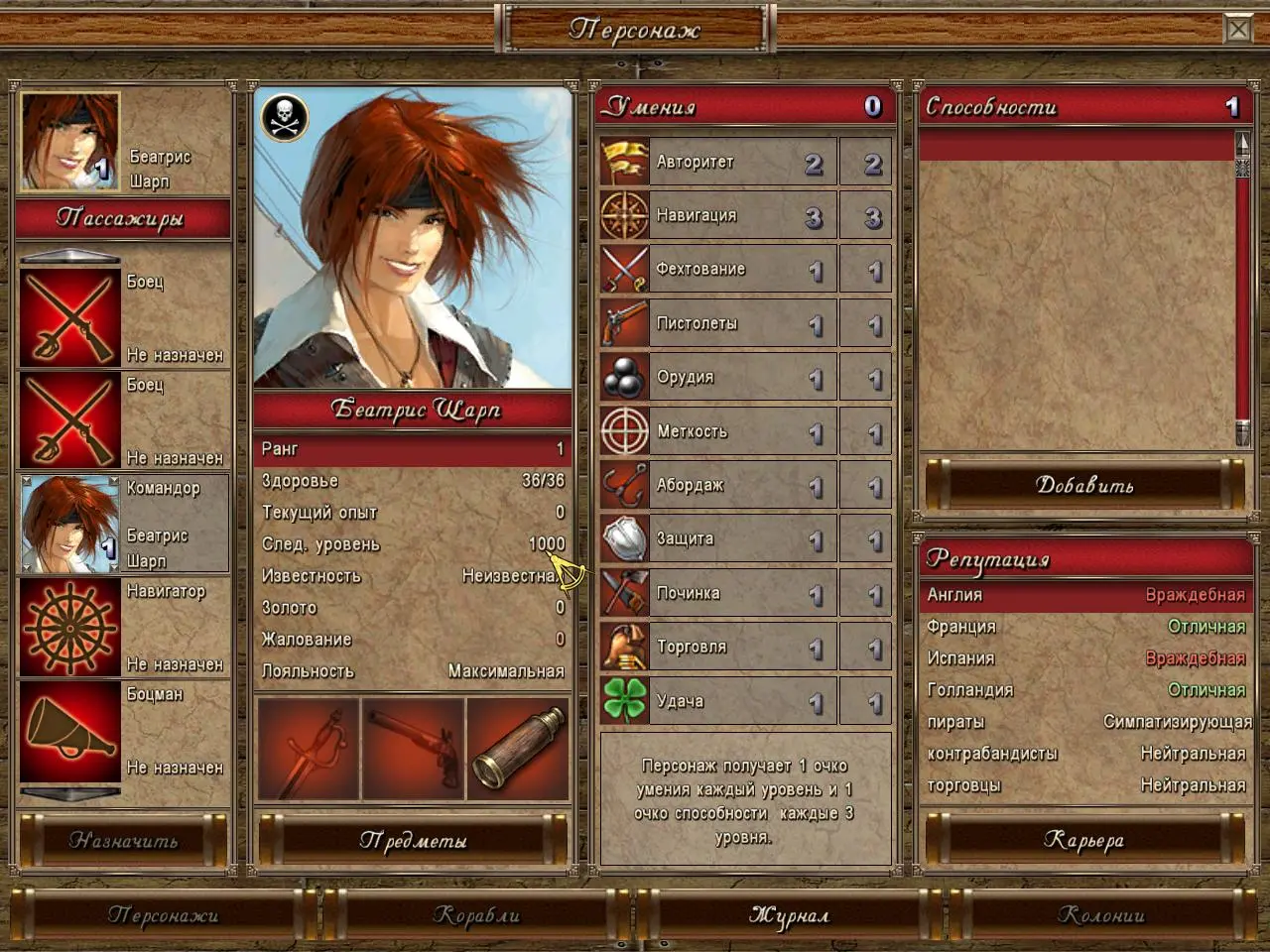Select the equipped pistol item slot

[414, 749]
